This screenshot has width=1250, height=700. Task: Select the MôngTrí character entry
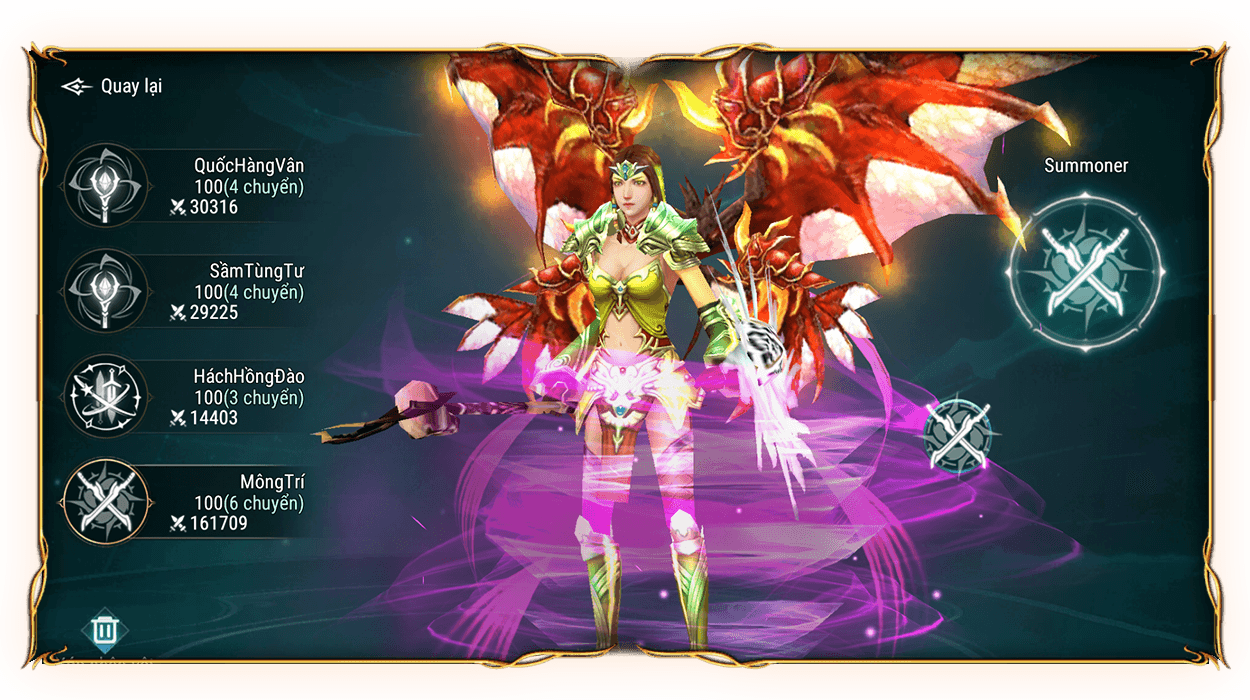pos(185,501)
